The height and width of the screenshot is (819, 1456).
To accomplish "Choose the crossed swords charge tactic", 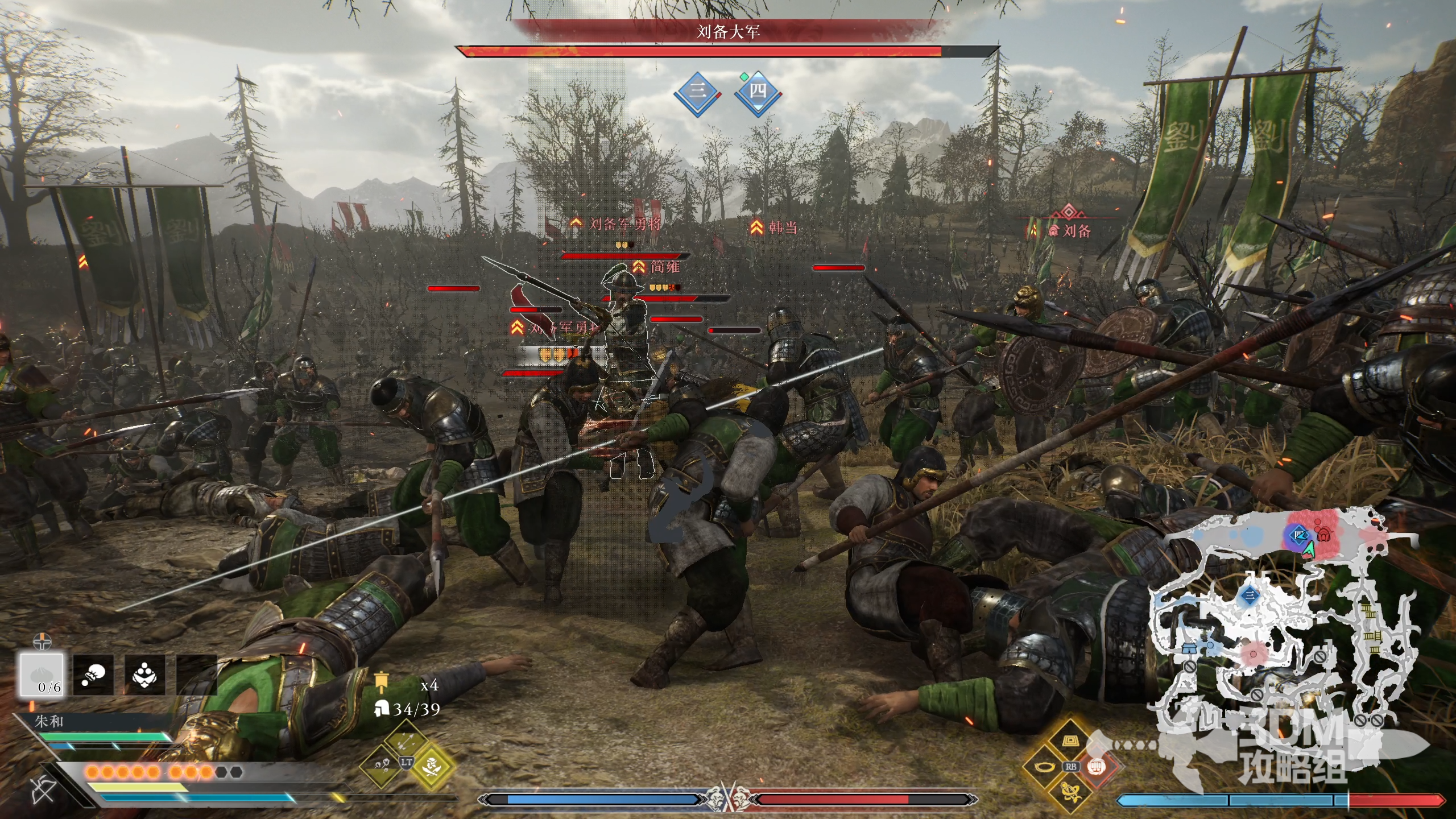I will [432, 766].
